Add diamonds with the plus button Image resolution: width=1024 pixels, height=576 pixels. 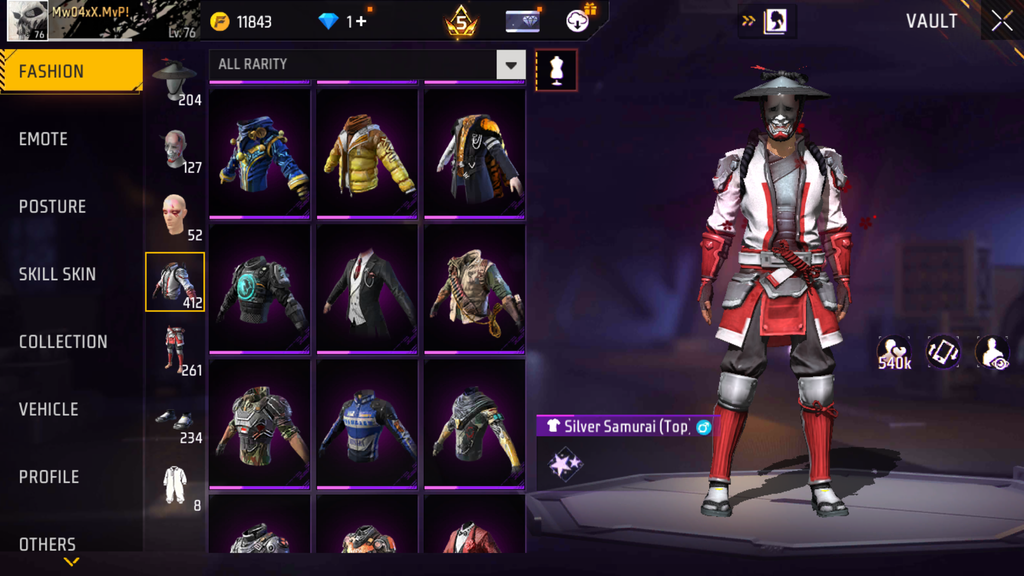click(360, 21)
